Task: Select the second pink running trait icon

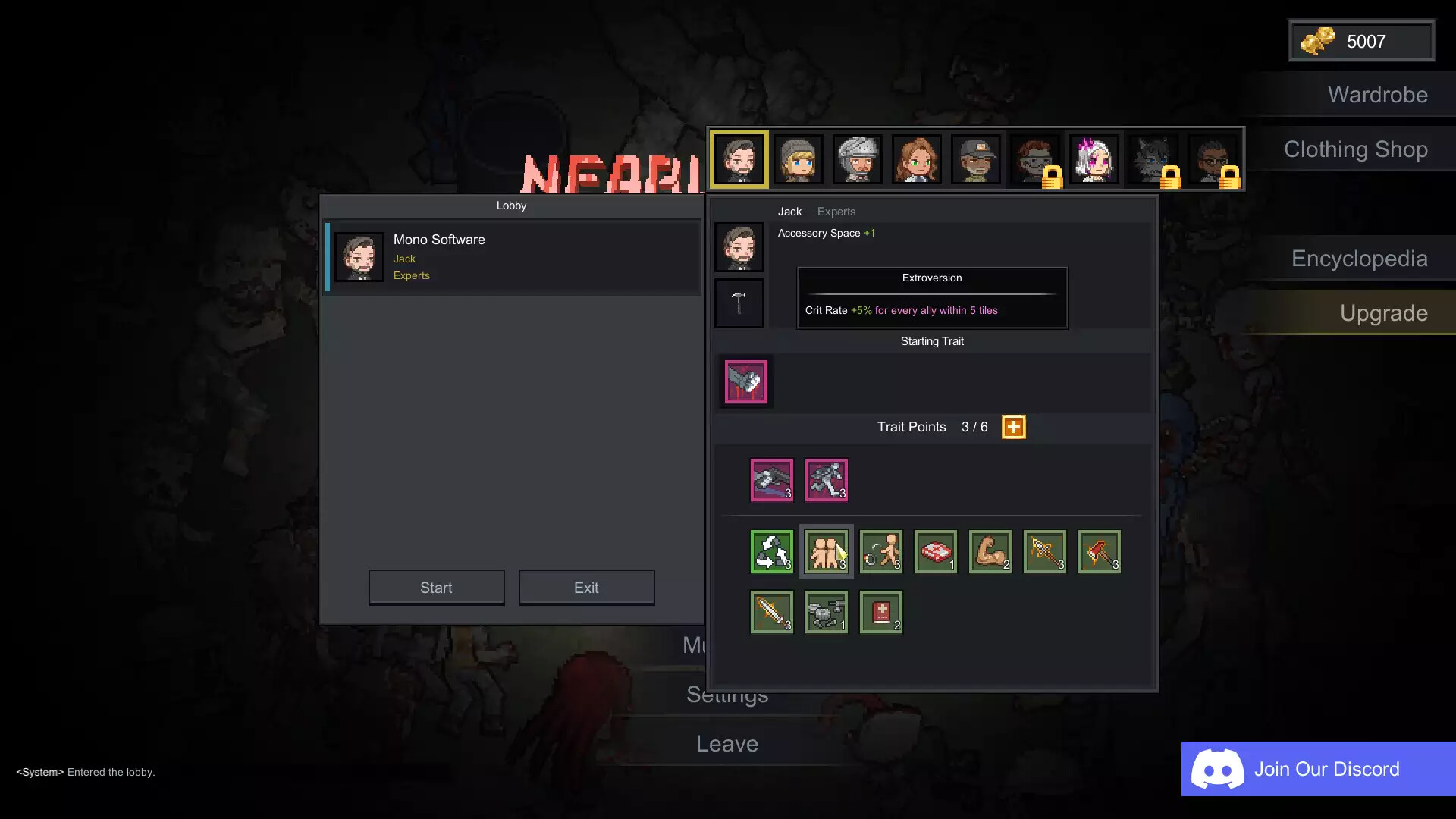Action: click(x=827, y=479)
